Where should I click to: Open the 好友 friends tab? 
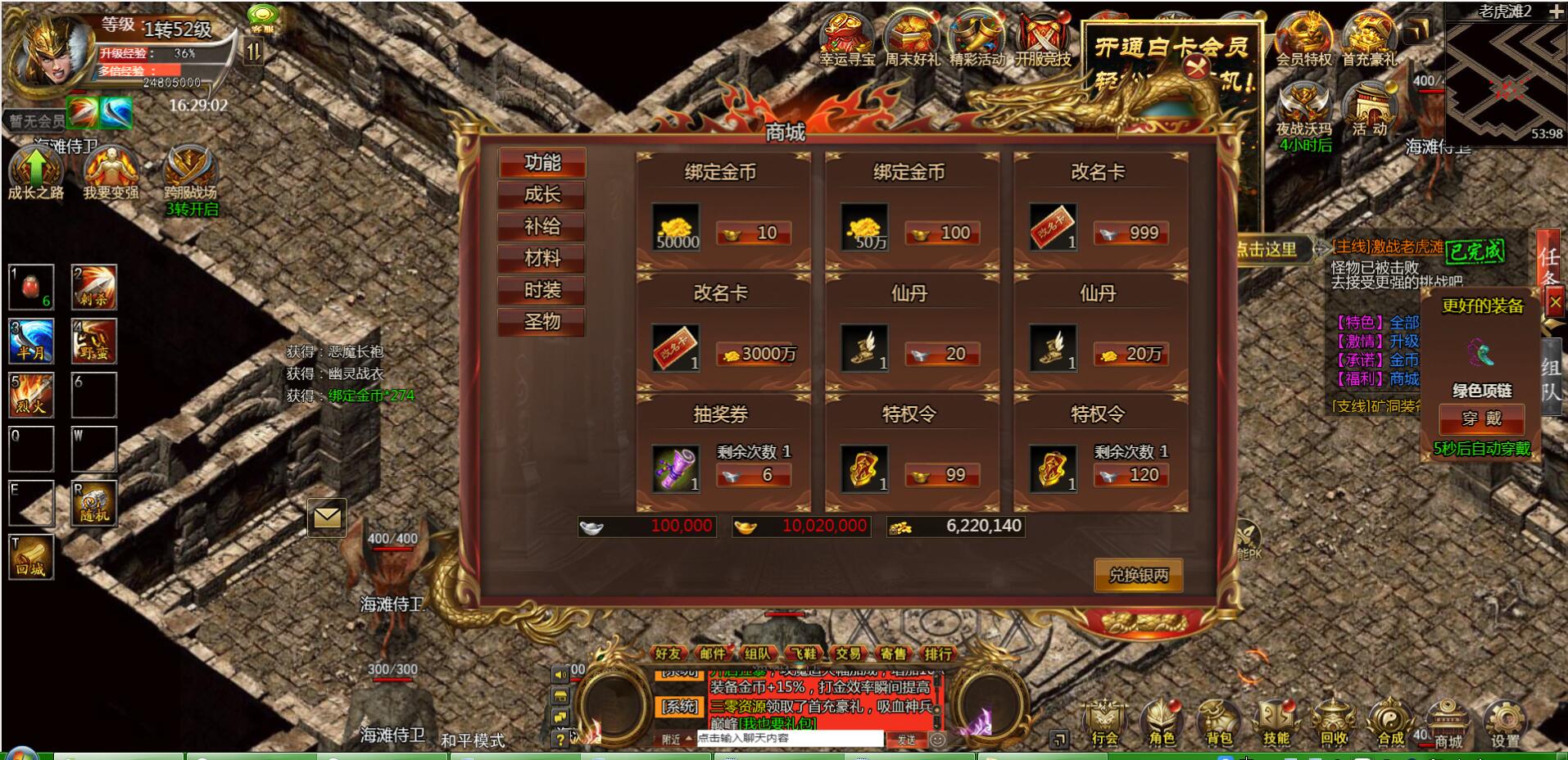(x=668, y=654)
